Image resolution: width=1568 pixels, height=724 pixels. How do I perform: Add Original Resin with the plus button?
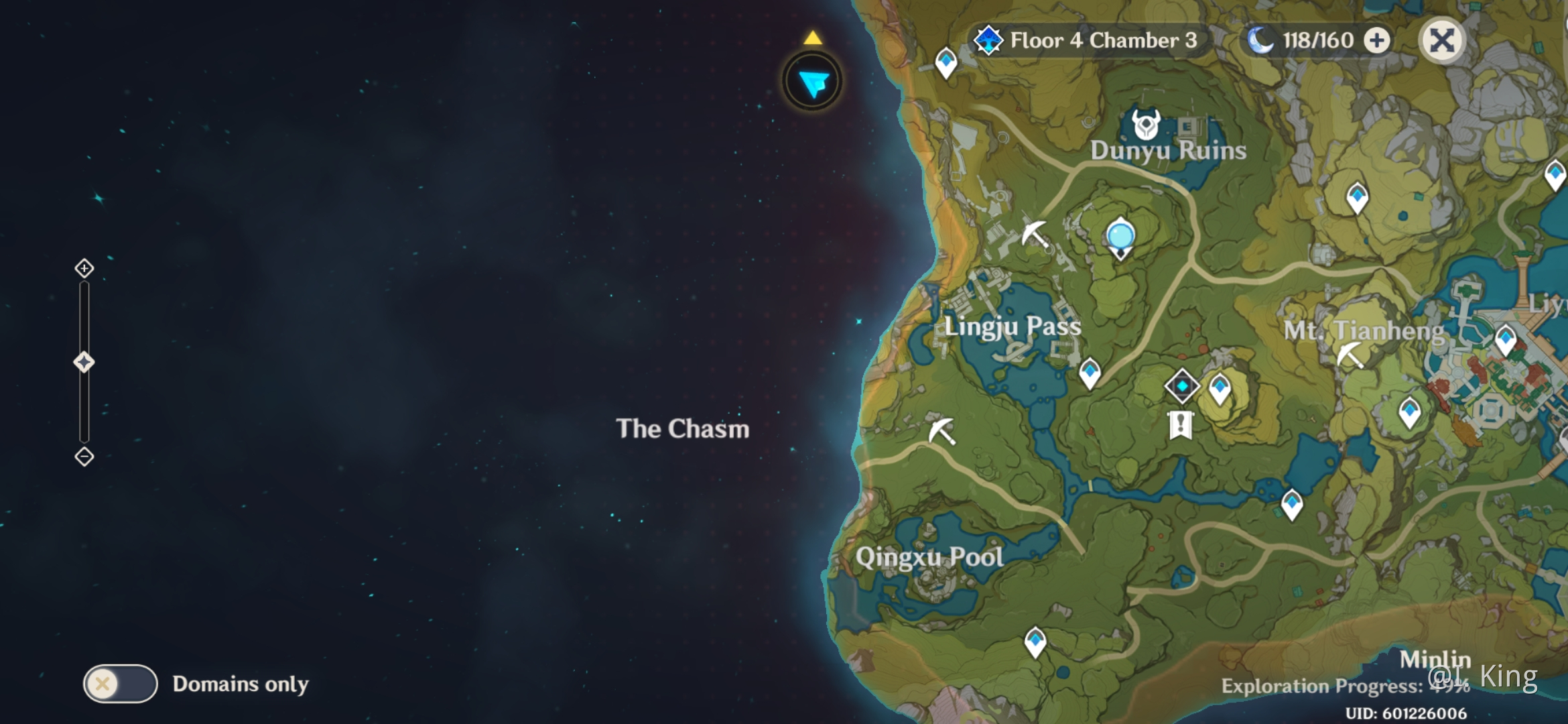pyautogui.click(x=1377, y=41)
